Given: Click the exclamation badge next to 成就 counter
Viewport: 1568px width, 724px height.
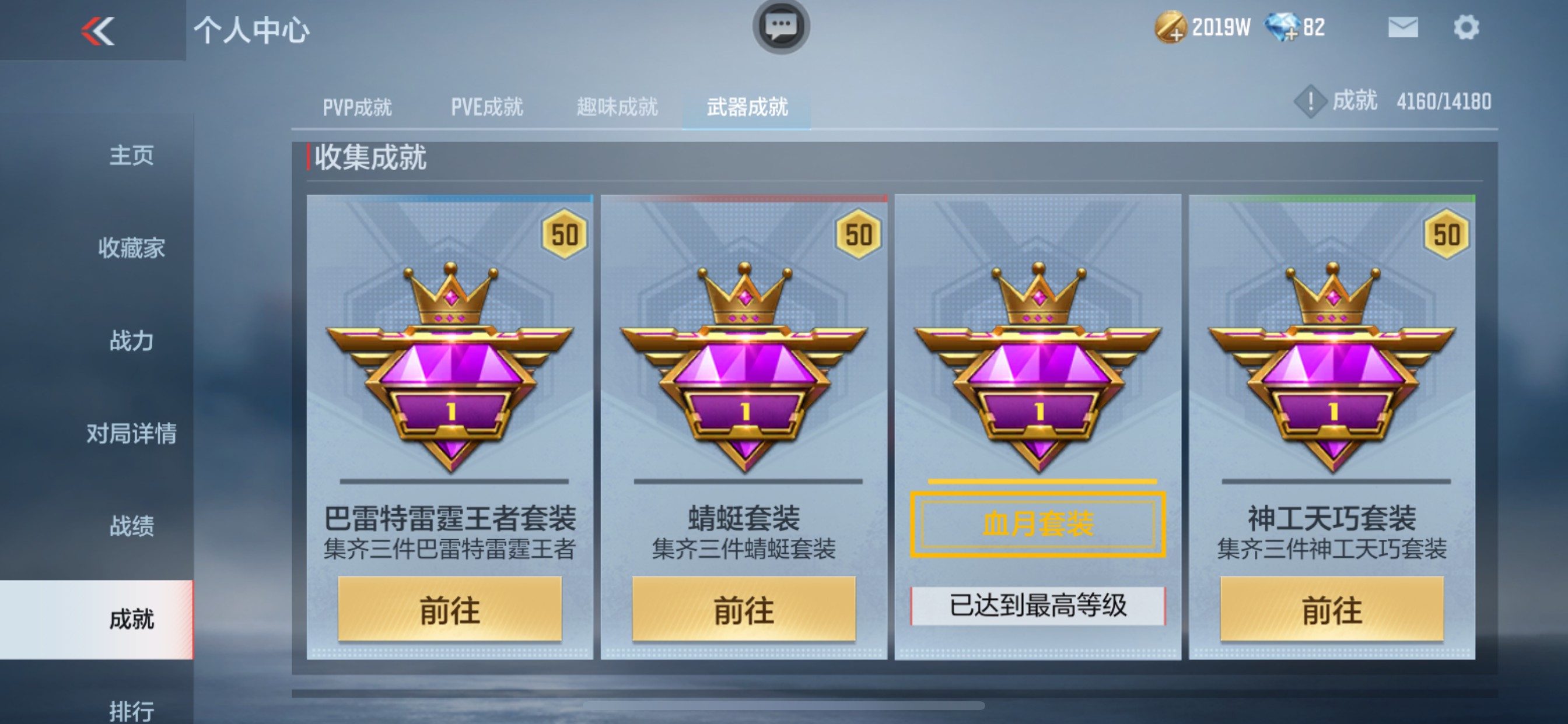Looking at the screenshot, I should point(1310,101).
